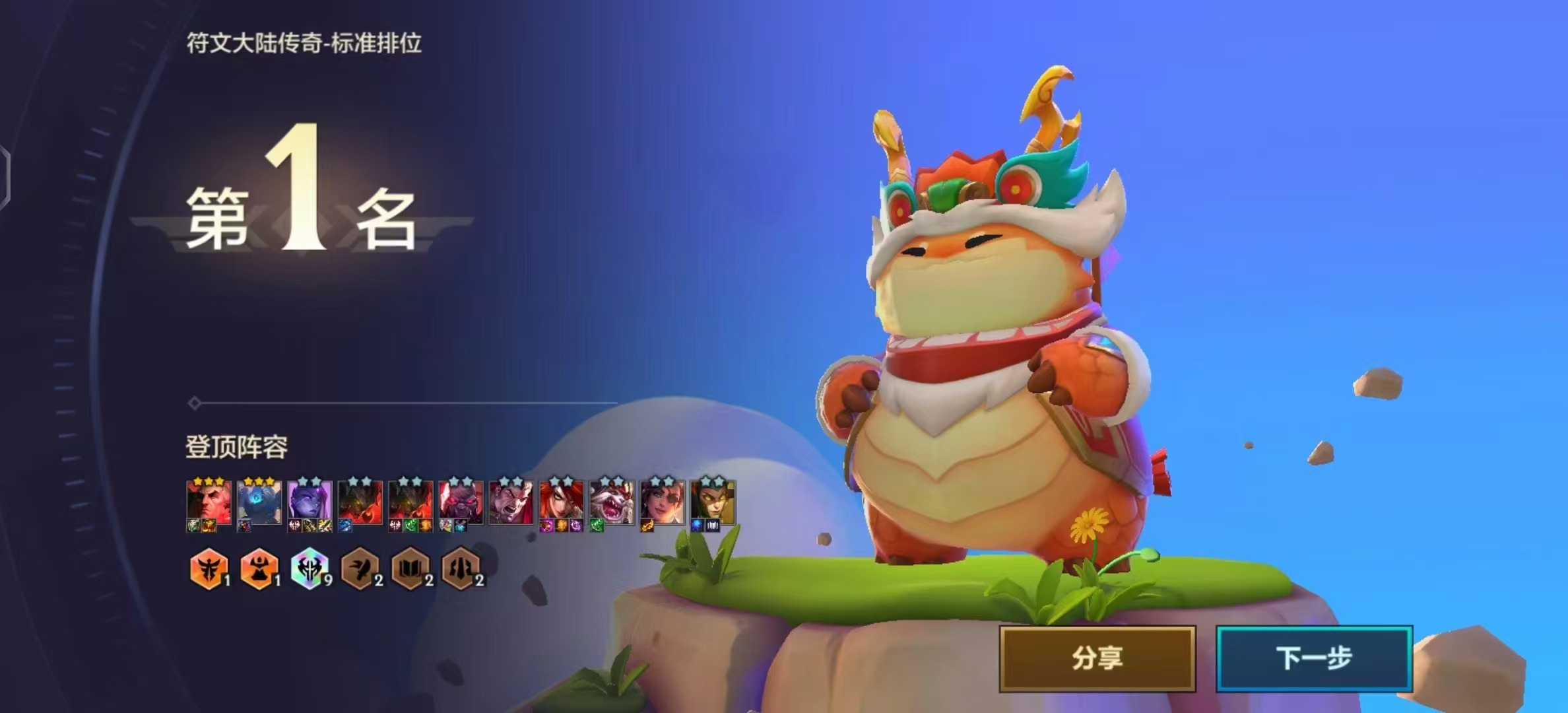This screenshot has width=1568, height=713.
Task: Select the three-star blue glowing champion portrait
Action: click(259, 502)
